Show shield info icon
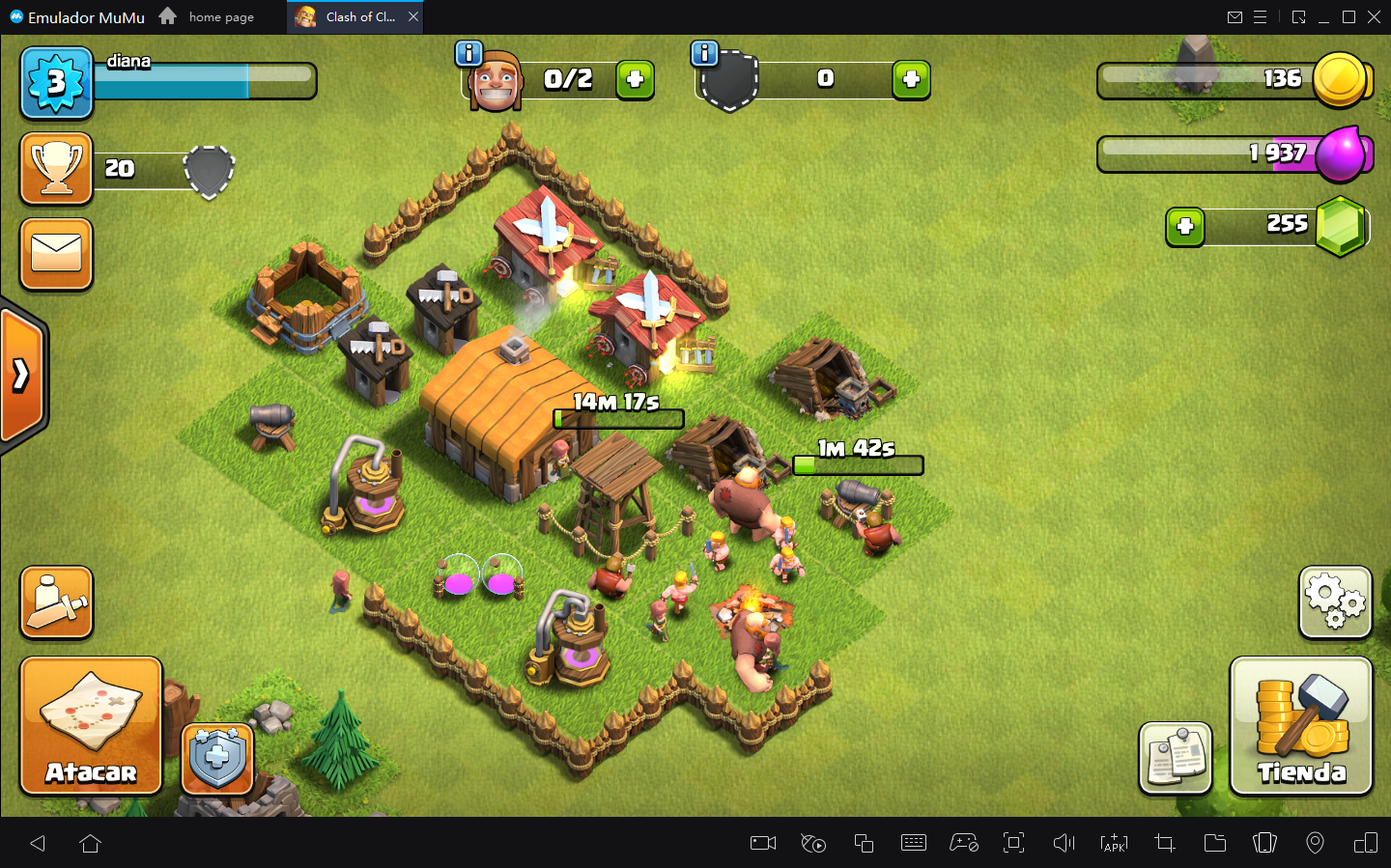 coord(704,54)
